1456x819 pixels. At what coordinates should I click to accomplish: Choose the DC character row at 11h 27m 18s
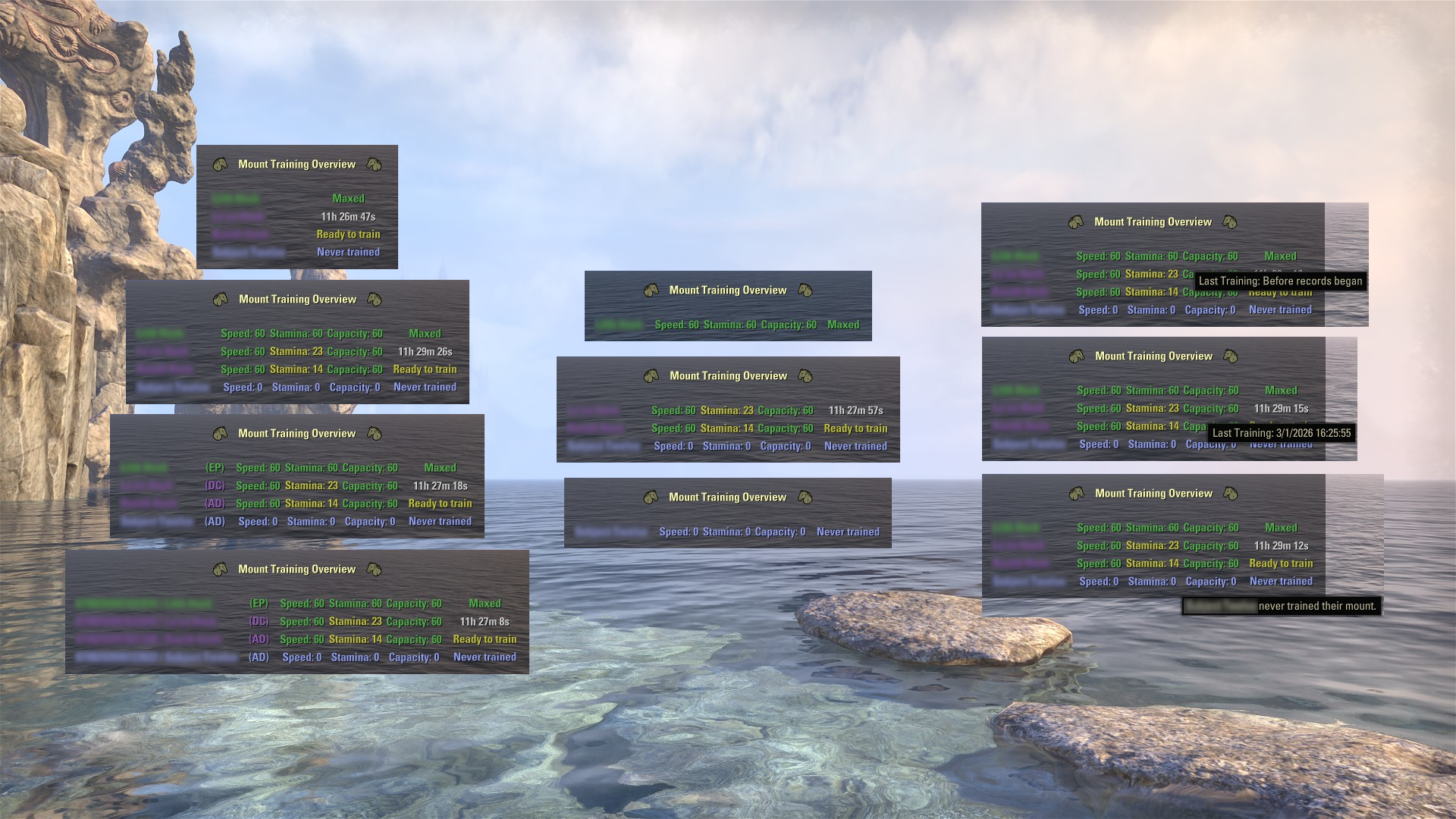tap(297, 486)
